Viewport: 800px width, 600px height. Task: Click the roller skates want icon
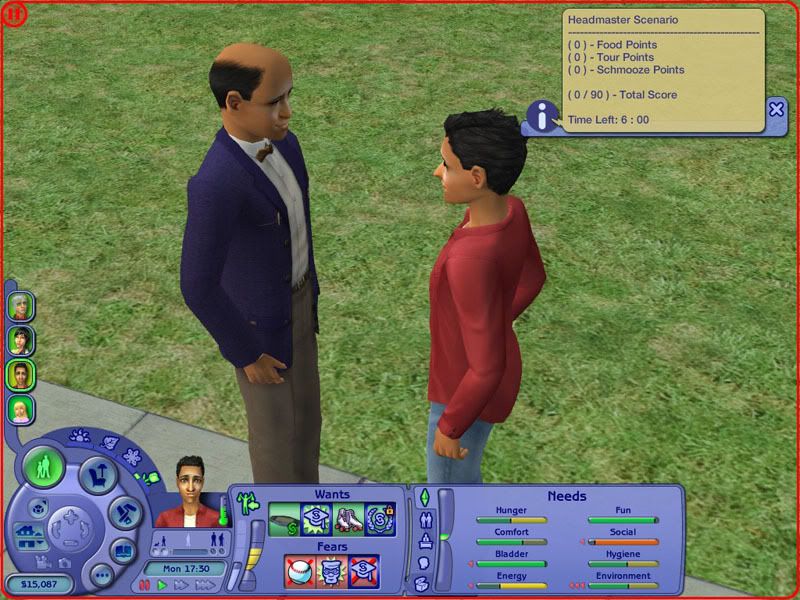(x=348, y=518)
